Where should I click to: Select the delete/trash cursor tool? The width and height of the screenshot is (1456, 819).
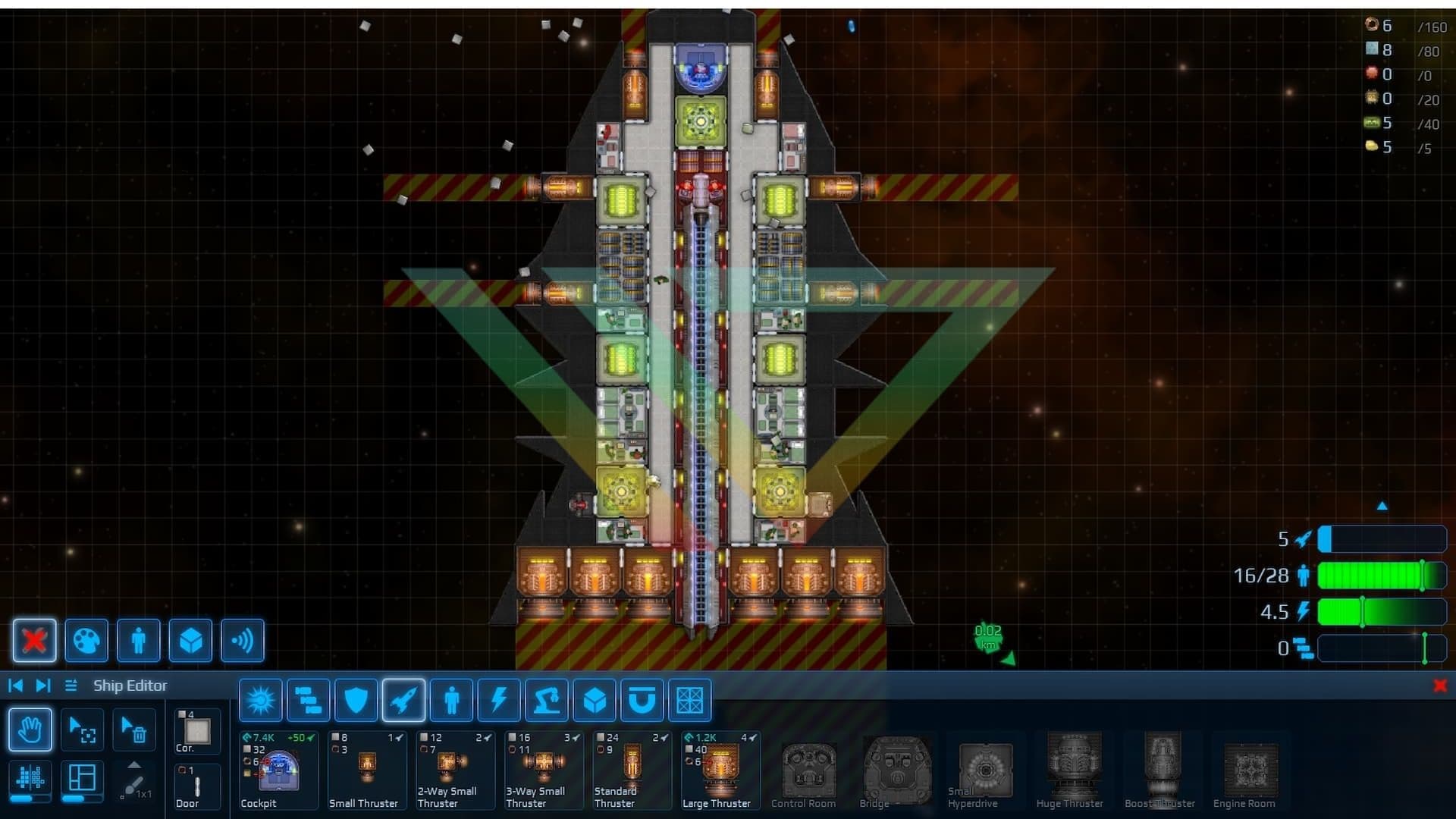[133, 730]
